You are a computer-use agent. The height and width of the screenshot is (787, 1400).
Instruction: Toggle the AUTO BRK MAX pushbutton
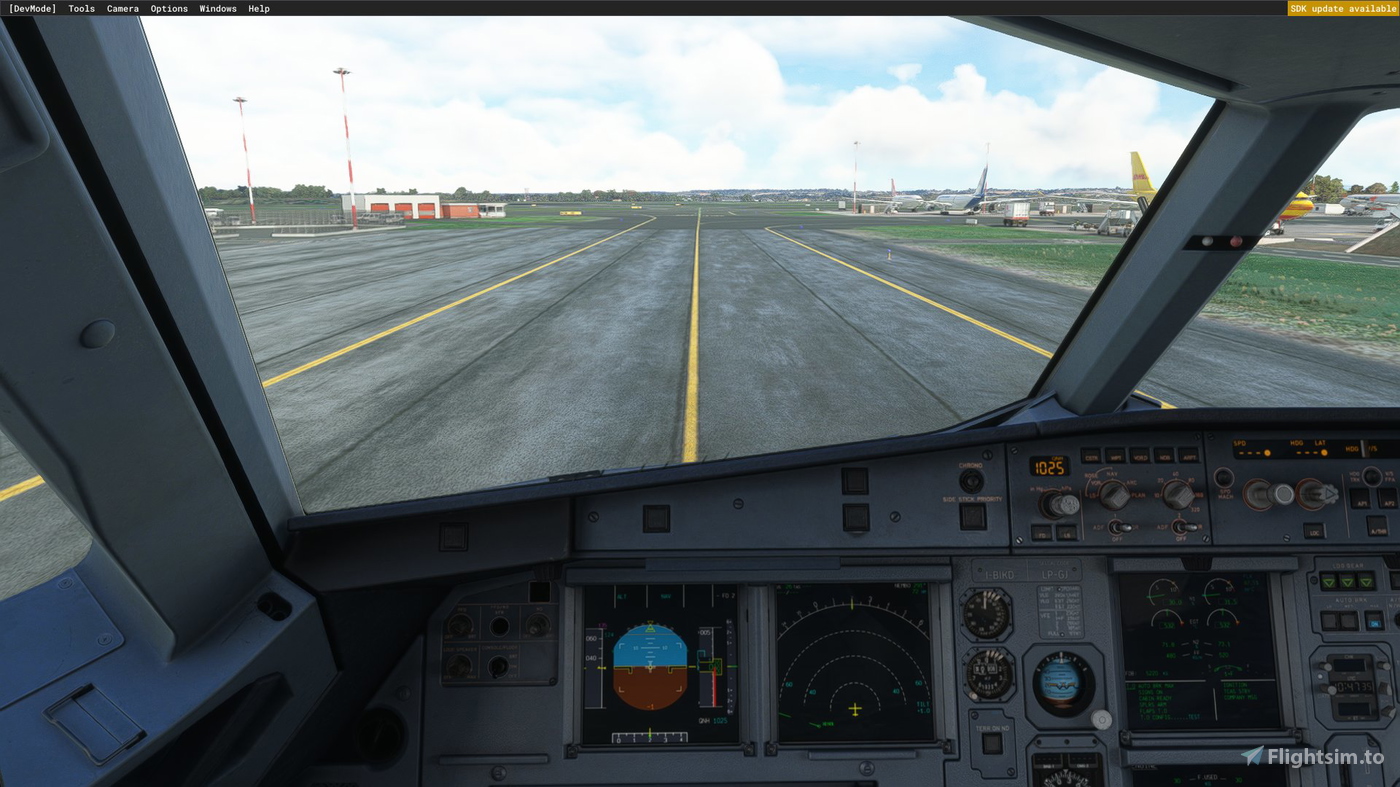tap(1373, 621)
